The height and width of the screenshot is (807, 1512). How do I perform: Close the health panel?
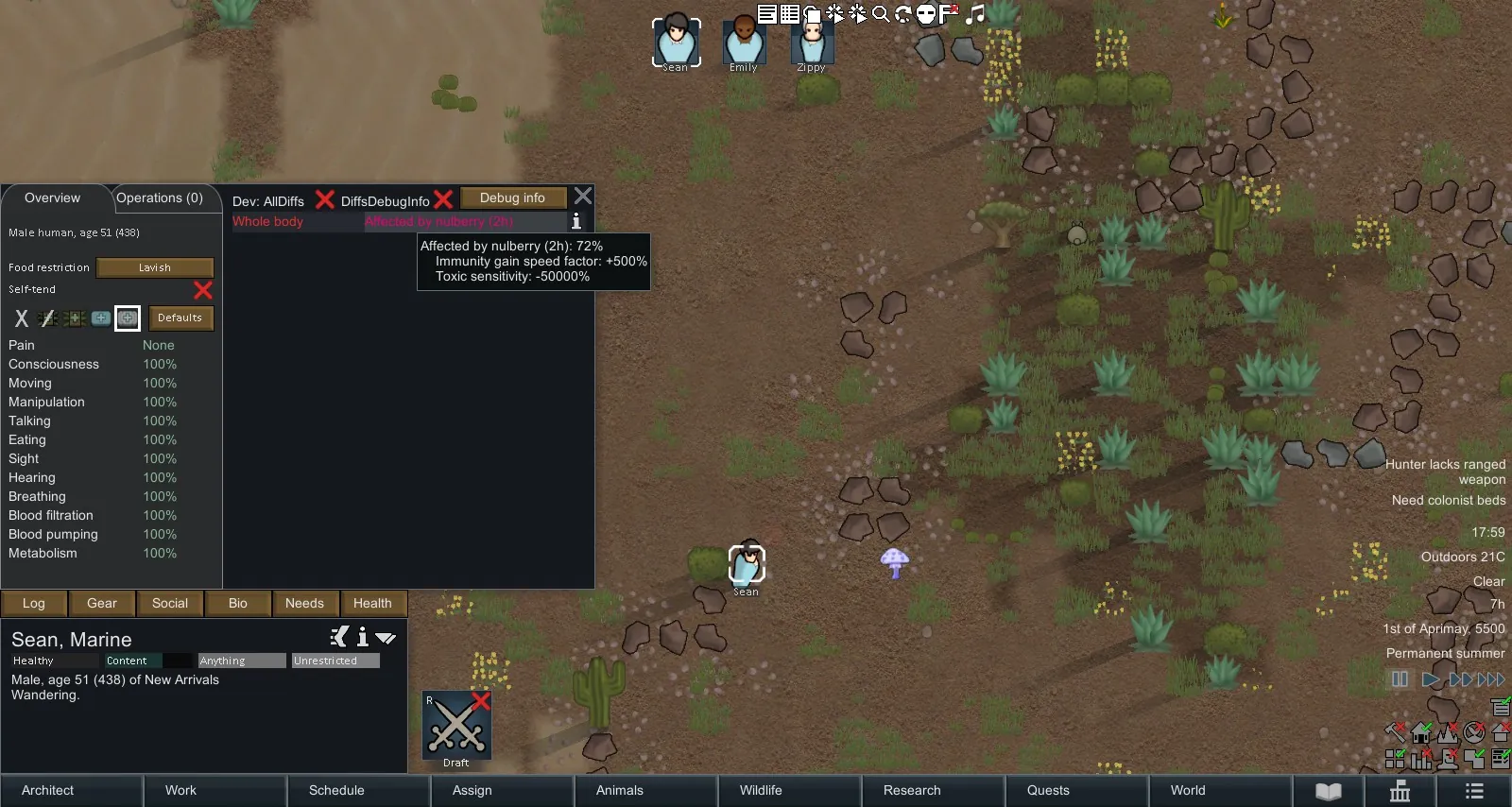click(x=583, y=196)
